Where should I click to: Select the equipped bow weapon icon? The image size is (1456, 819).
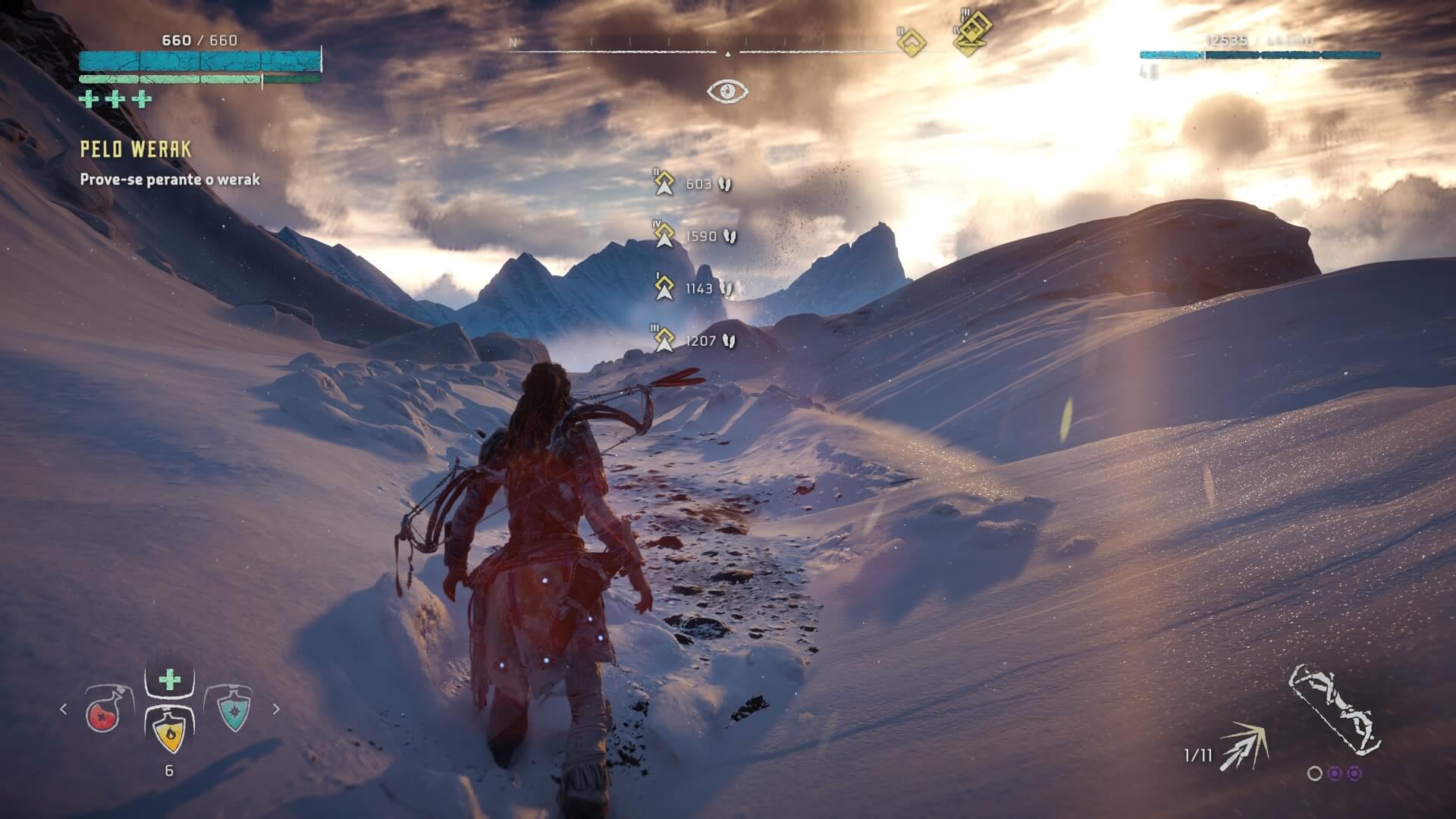(x=1335, y=711)
